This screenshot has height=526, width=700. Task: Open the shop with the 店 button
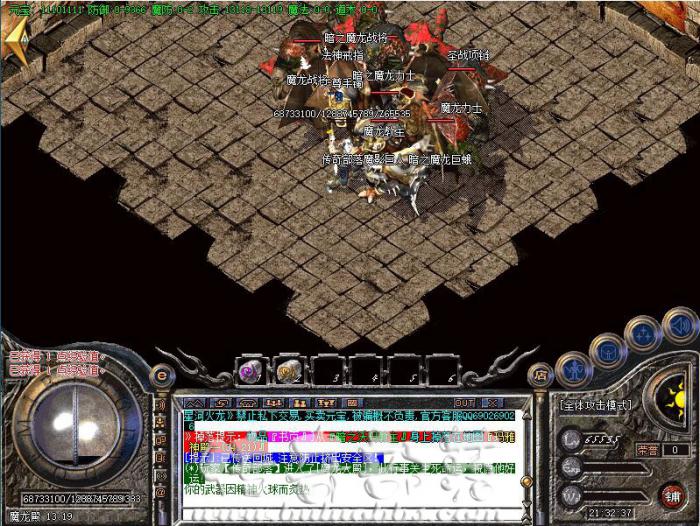541,375
